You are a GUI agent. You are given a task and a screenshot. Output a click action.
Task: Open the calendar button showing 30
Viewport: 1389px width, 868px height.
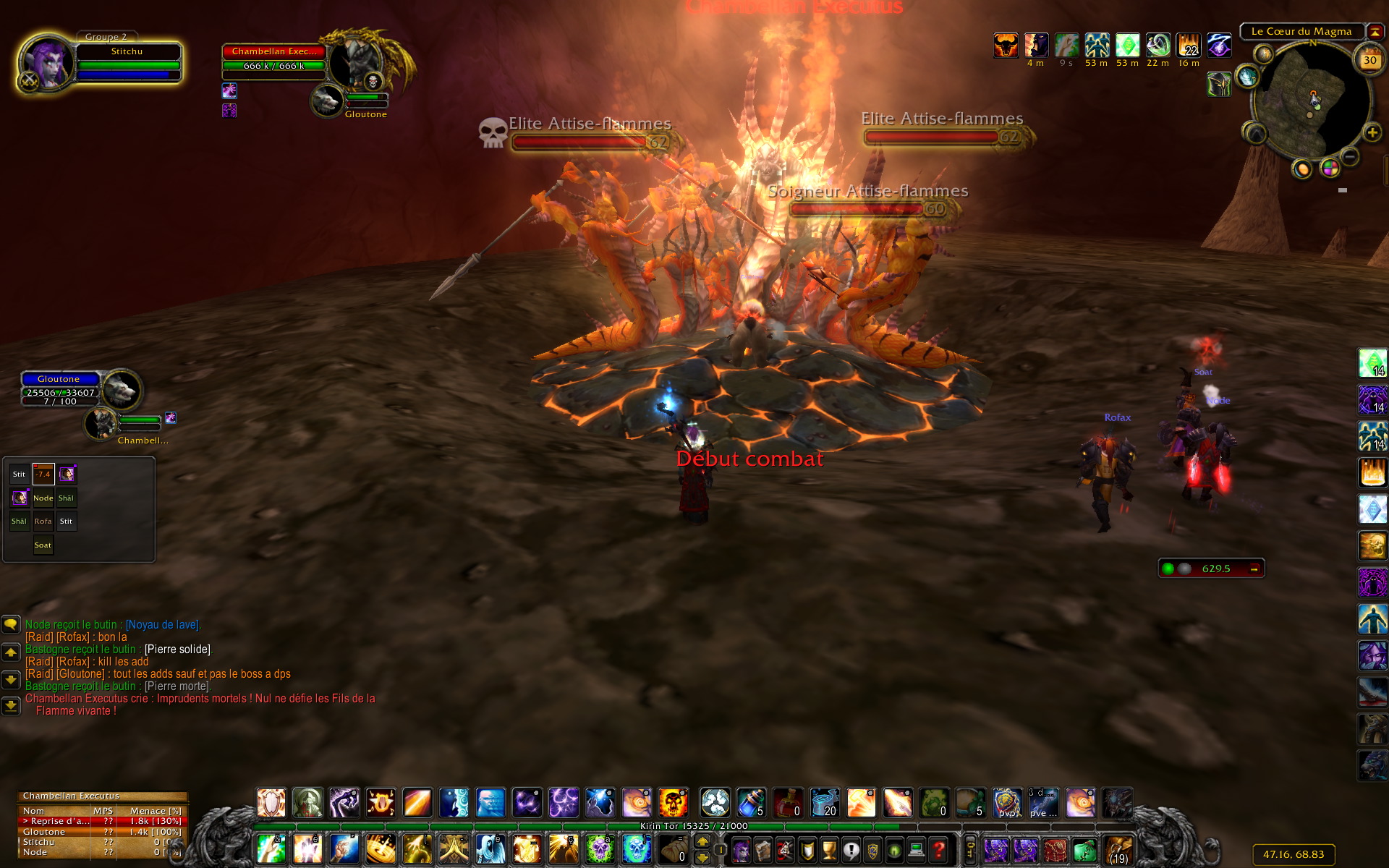coord(1369,60)
